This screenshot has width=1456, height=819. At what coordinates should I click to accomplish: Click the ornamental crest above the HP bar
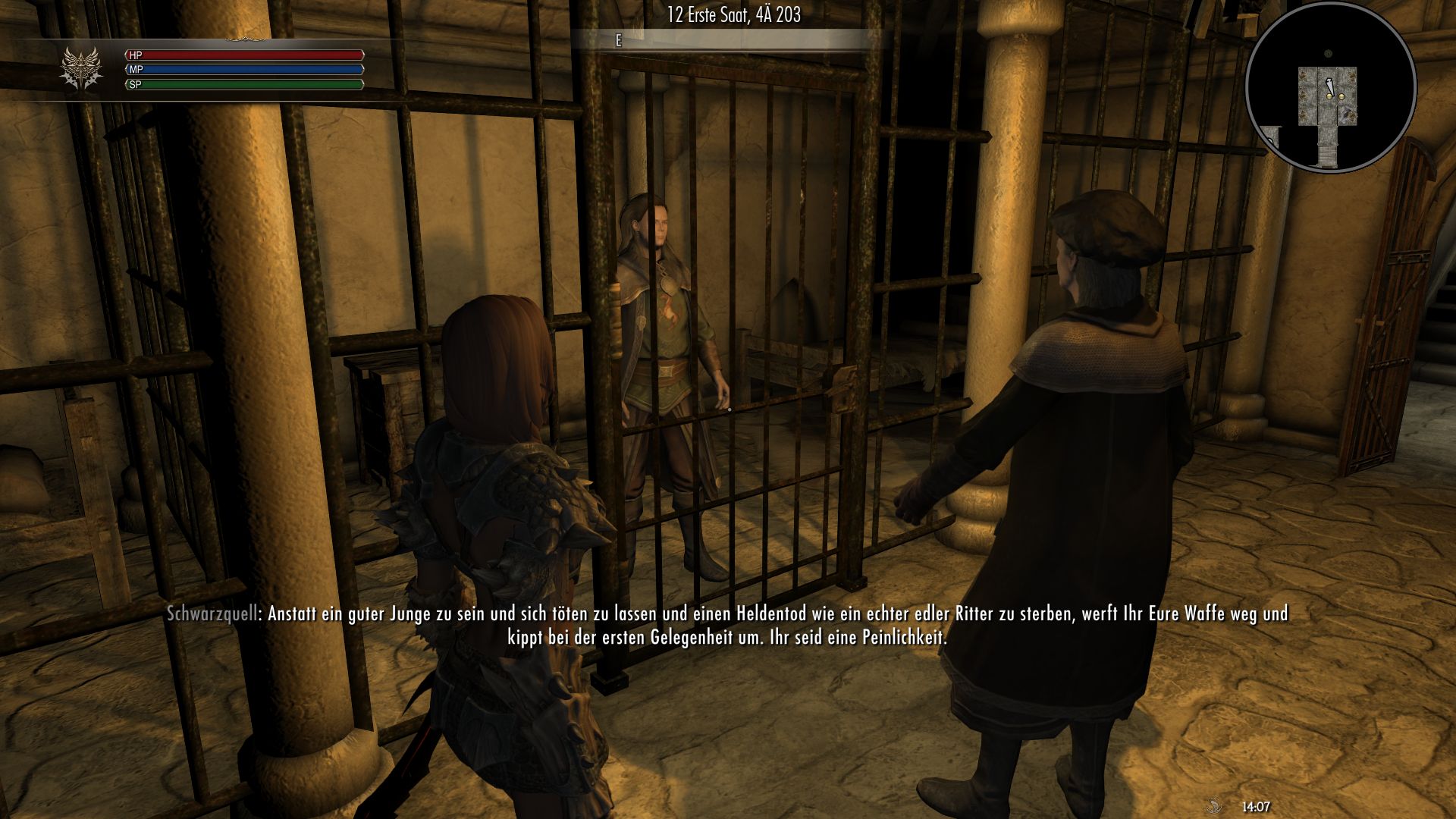coord(246,39)
